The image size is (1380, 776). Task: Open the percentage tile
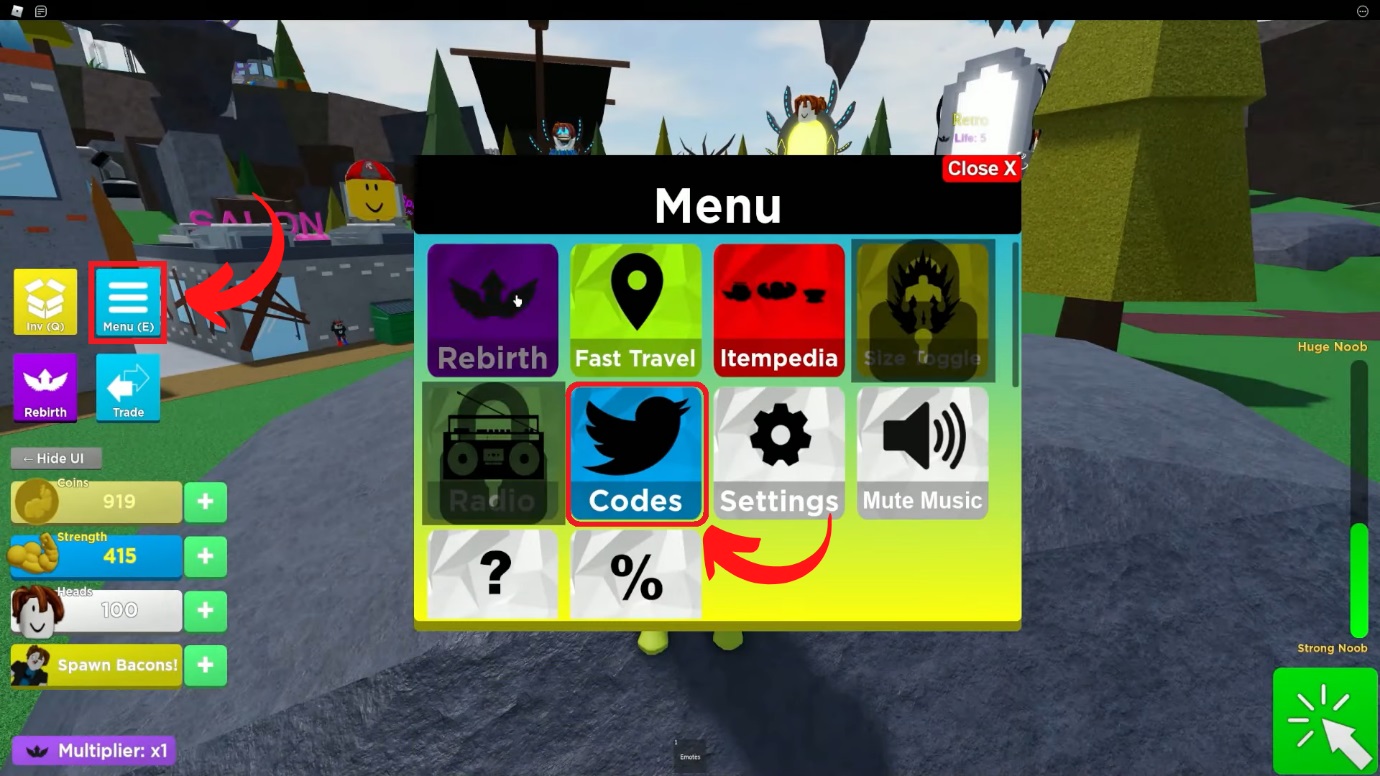tap(635, 572)
